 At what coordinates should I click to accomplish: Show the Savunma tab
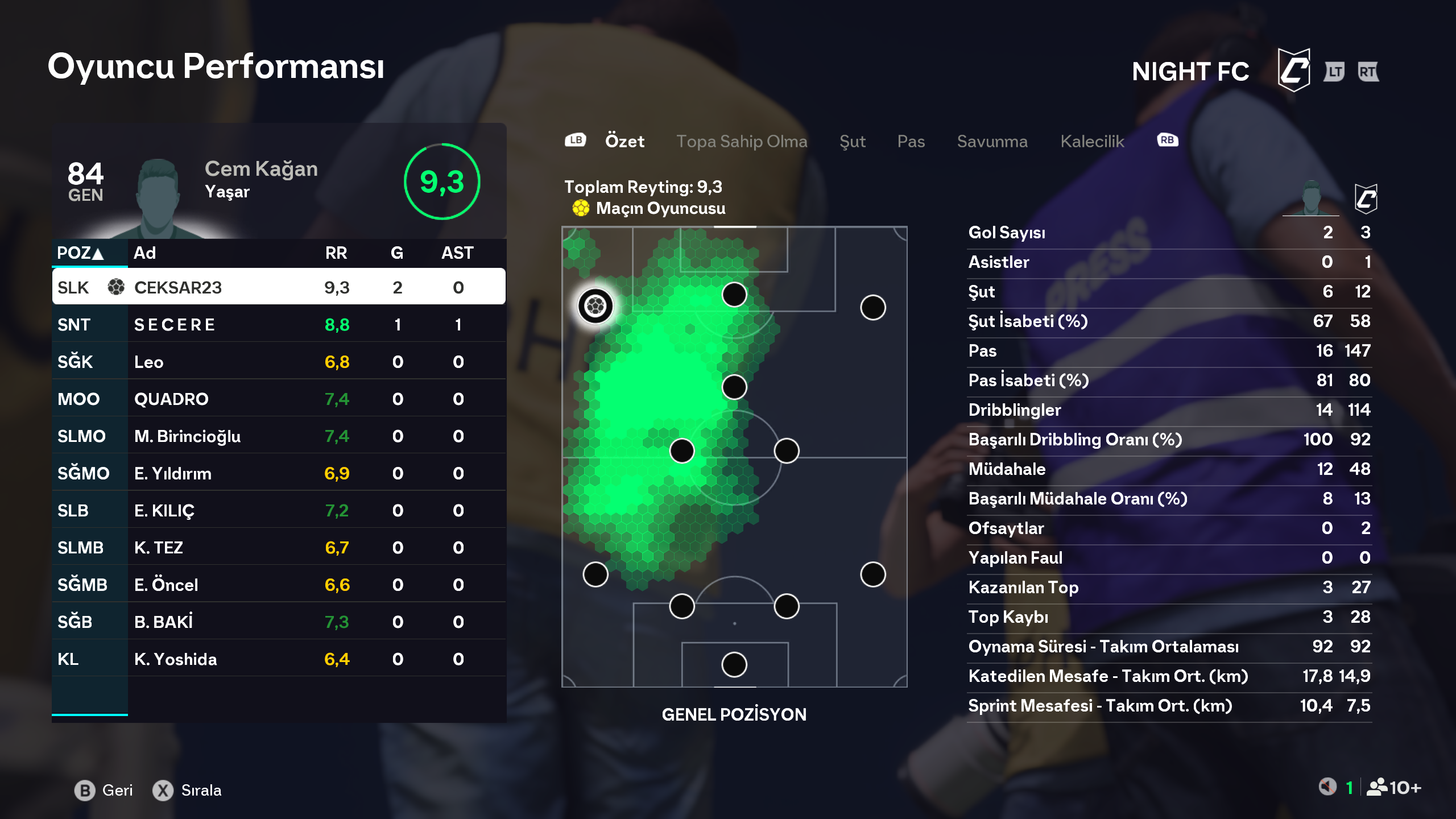pyautogui.click(x=992, y=141)
